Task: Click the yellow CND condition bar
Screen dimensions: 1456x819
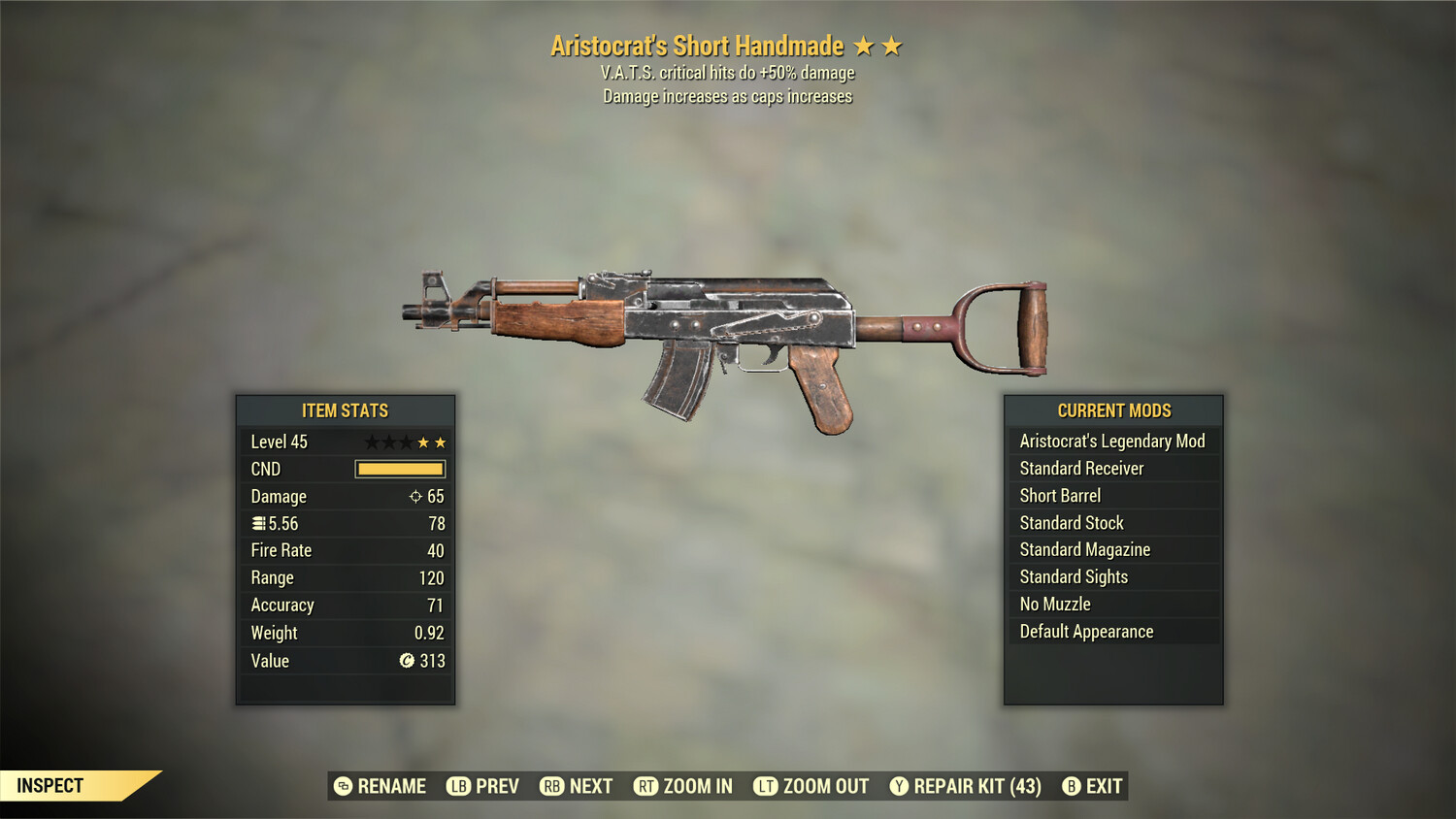Action: tap(400, 469)
